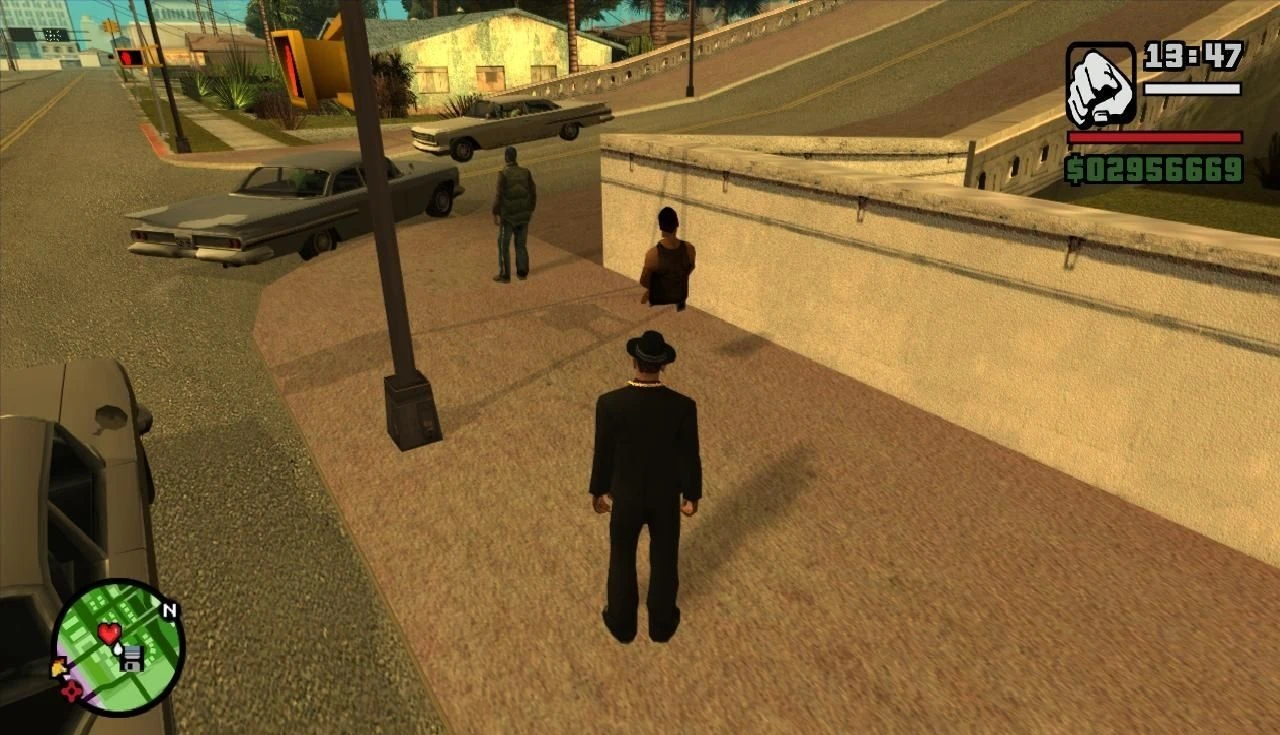
Task: Click the clock display showing 13:47
Action: [x=1193, y=55]
